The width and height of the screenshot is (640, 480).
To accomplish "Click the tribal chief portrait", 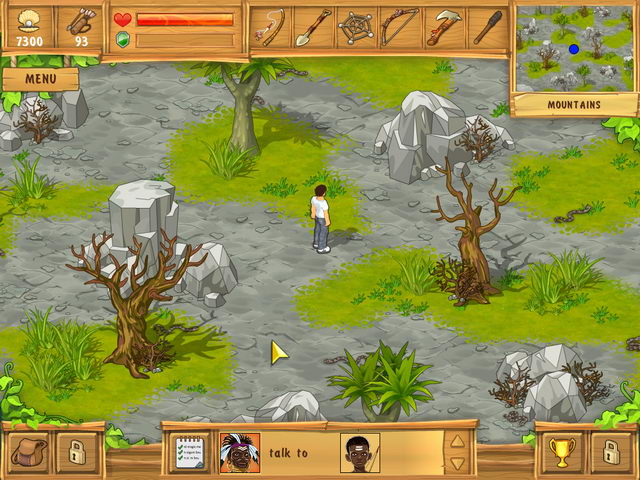I will pos(239,453).
